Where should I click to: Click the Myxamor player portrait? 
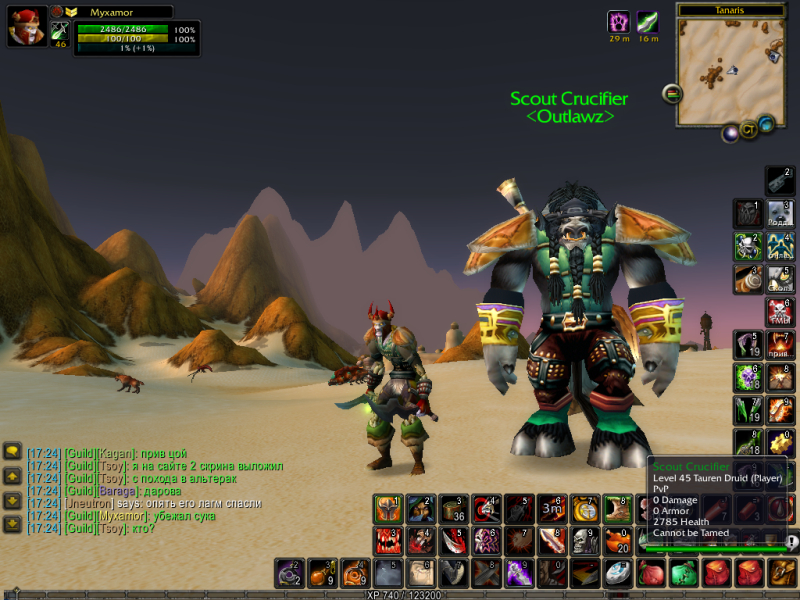pos(25,27)
